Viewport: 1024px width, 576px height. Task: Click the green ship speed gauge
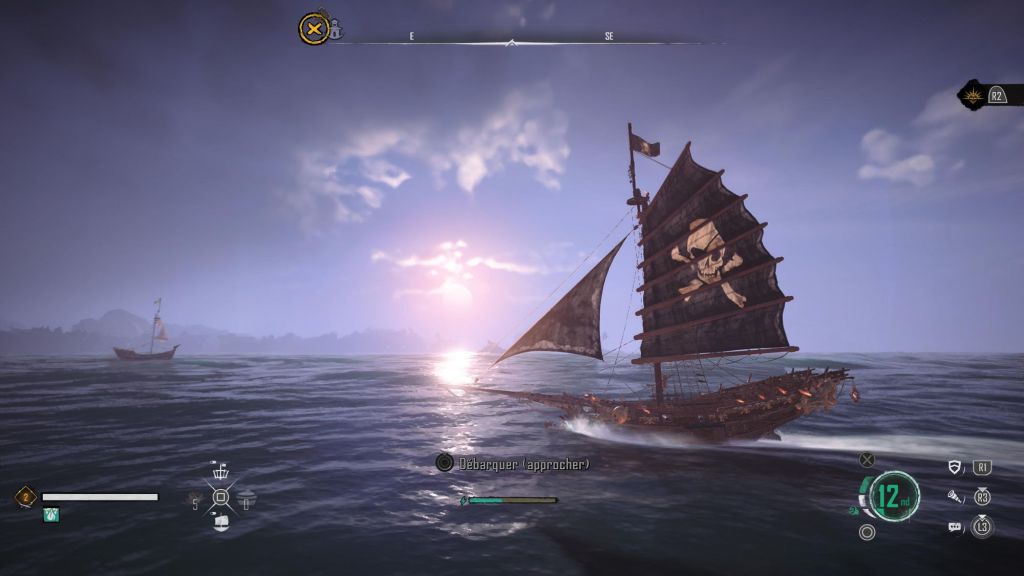(894, 496)
